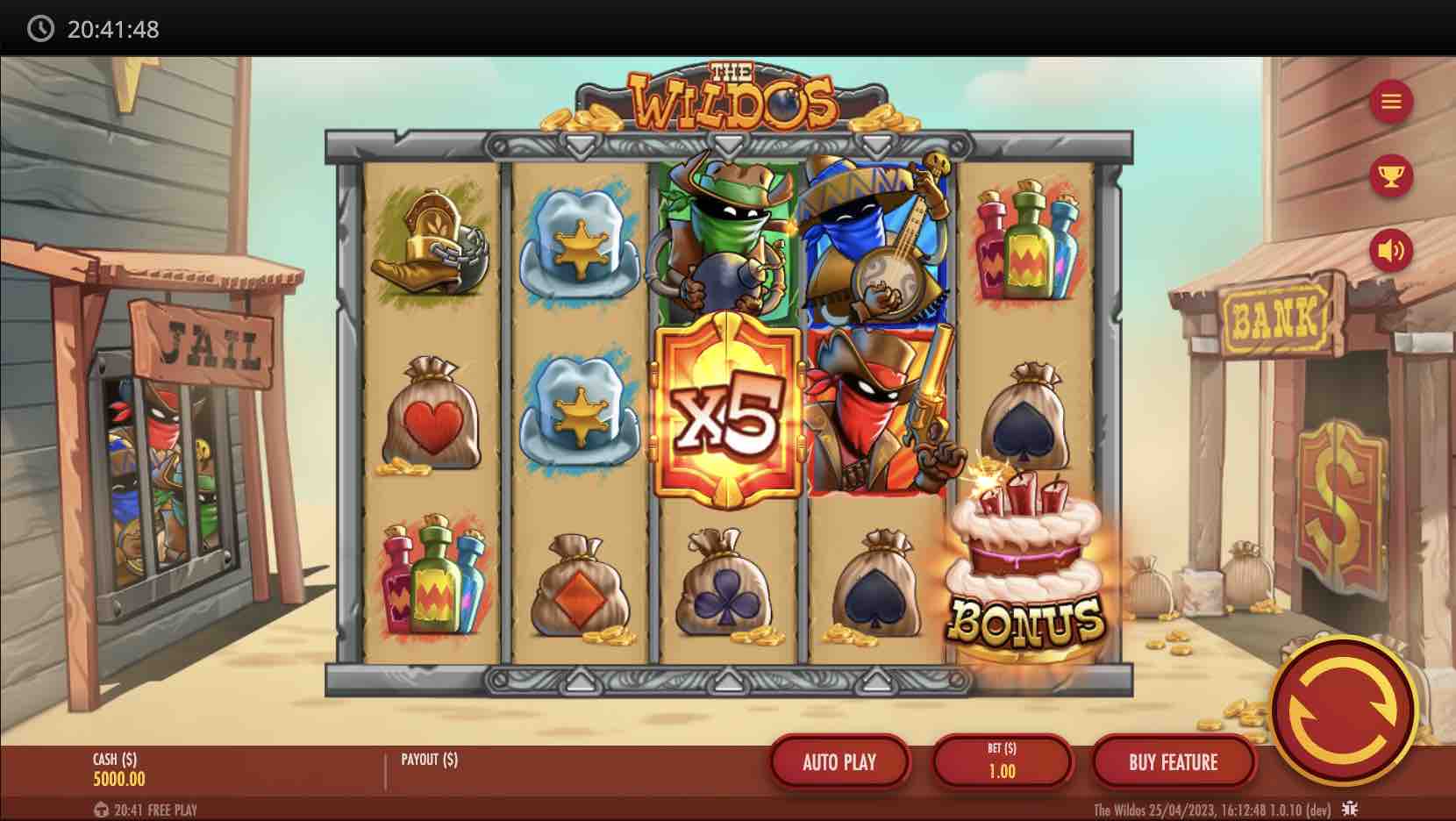Open the hamburger menu
Screen dimensions: 1456x821
[x=1391, y=102]
